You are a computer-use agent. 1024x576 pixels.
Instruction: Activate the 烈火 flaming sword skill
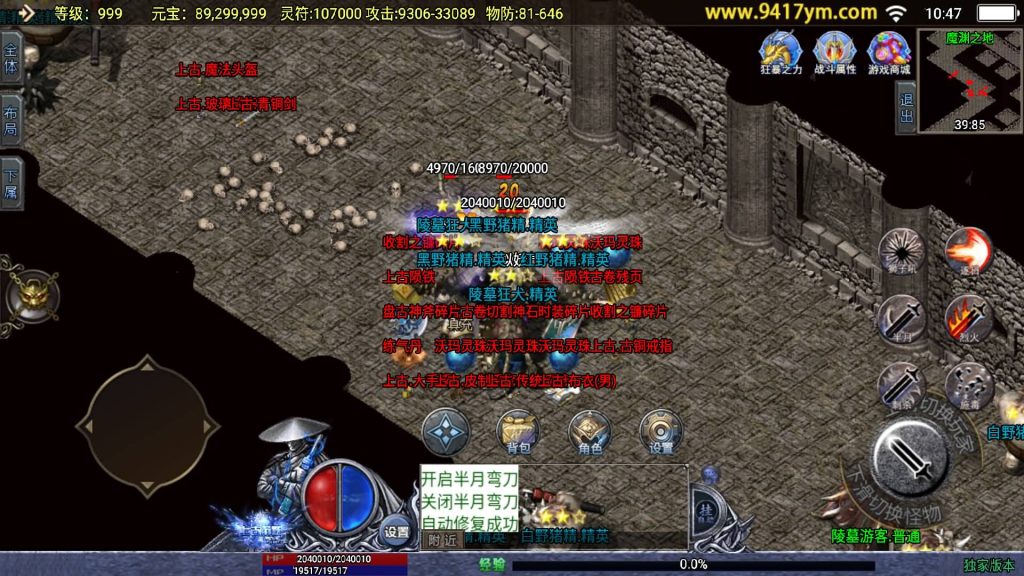(967, 318)
